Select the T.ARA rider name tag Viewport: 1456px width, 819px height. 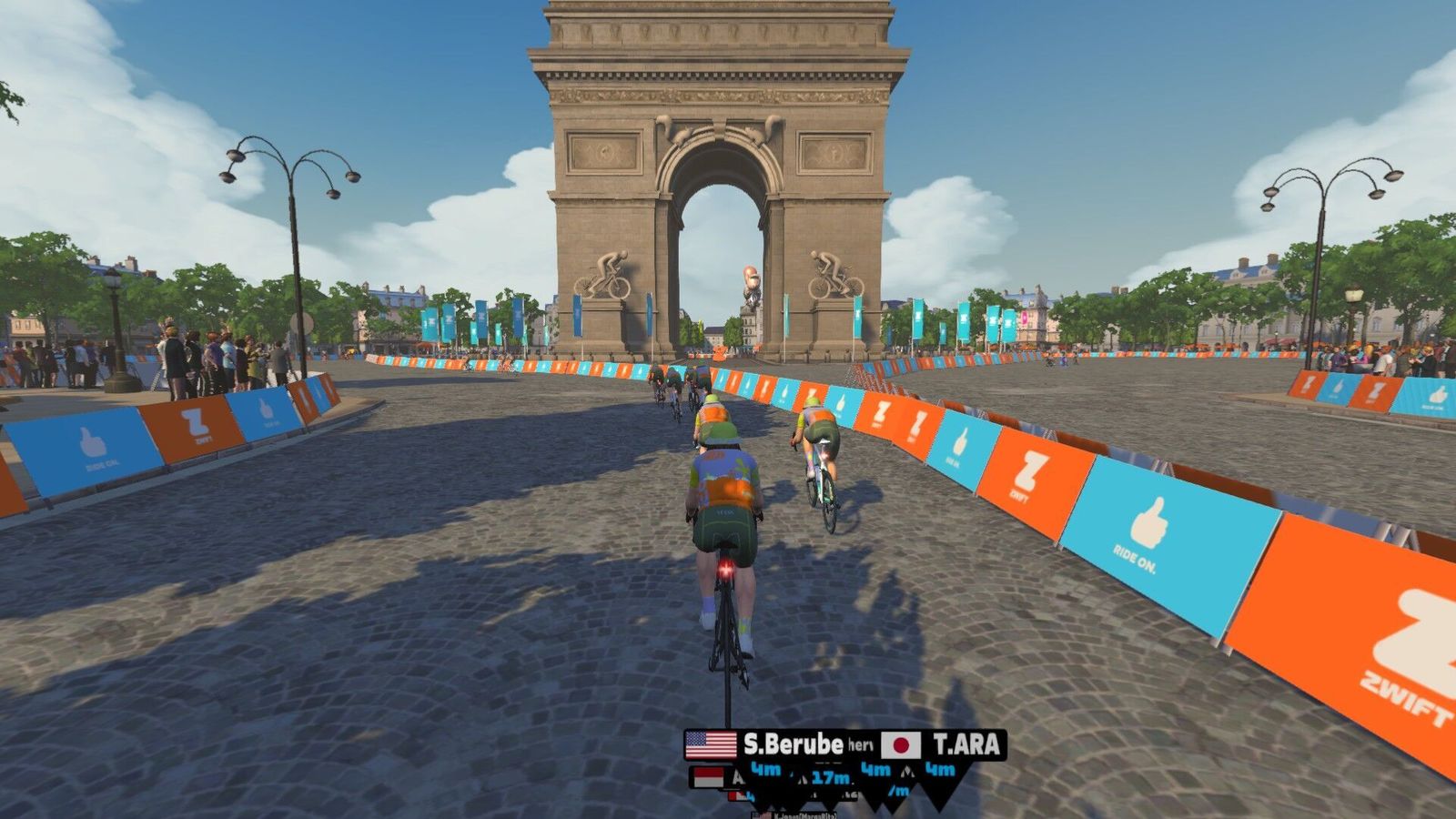click(x=944, y=745)
